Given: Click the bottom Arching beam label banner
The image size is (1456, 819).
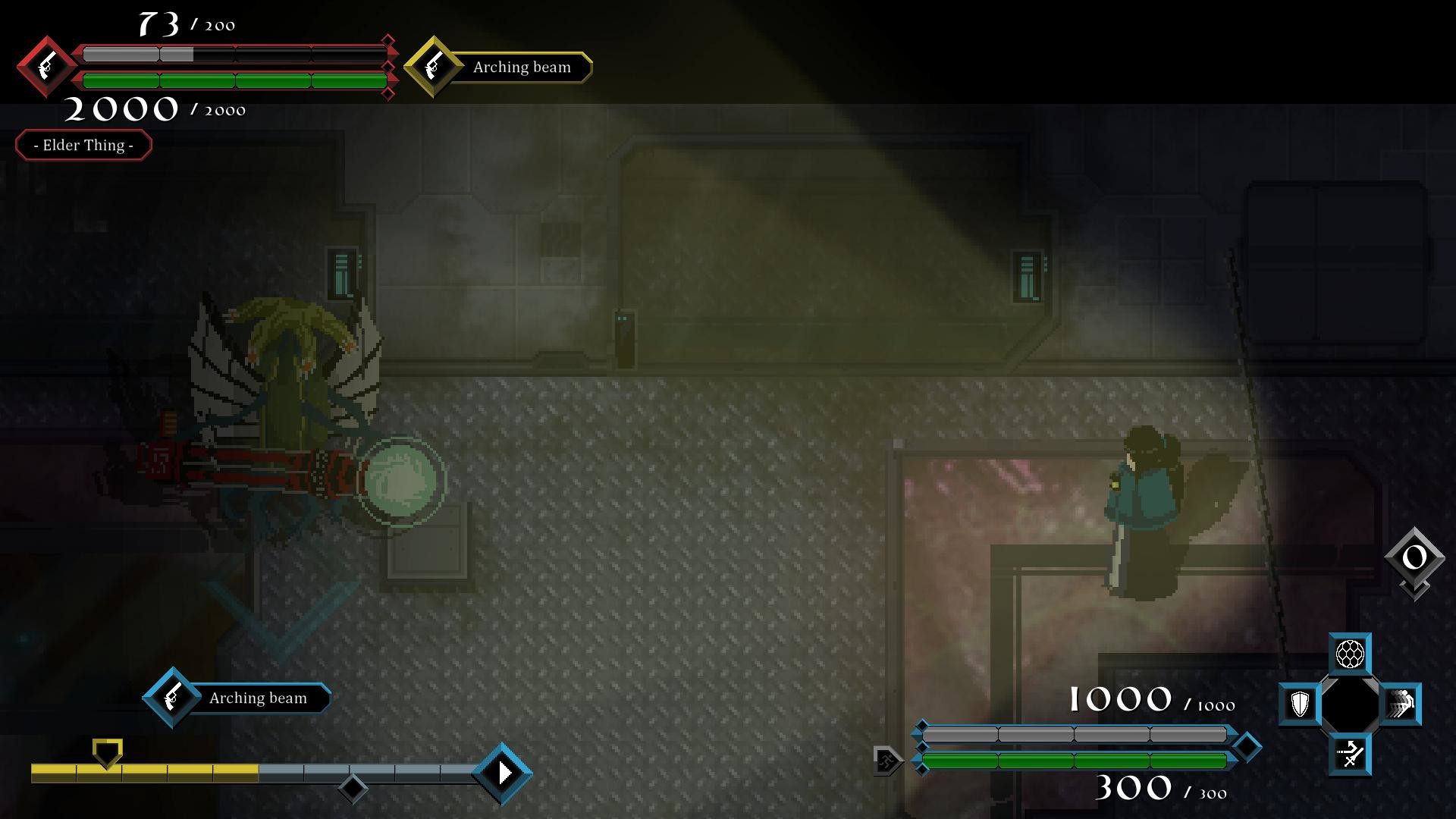Looking at the screenshot, I should pyautogui.click(x=259, y=698).
